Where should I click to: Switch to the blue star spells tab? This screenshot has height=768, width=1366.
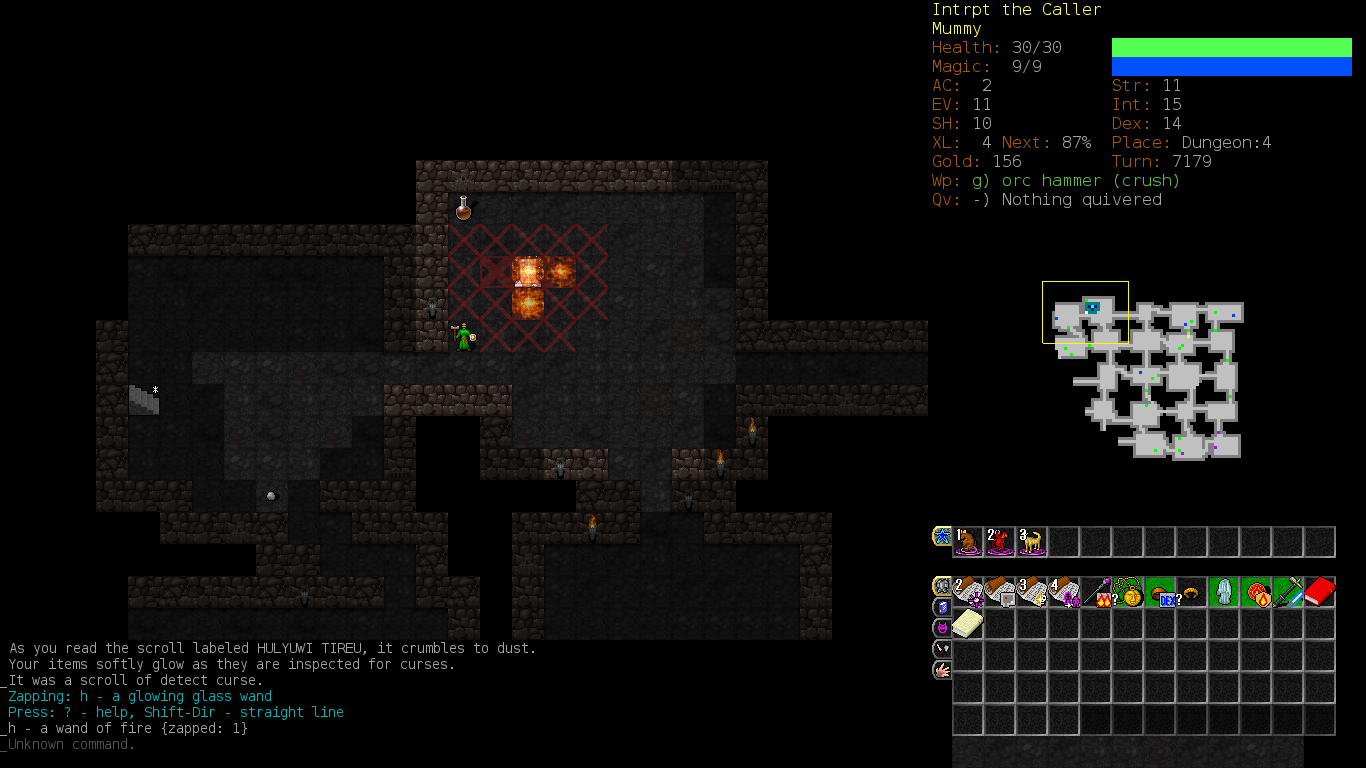pos(942,536)
